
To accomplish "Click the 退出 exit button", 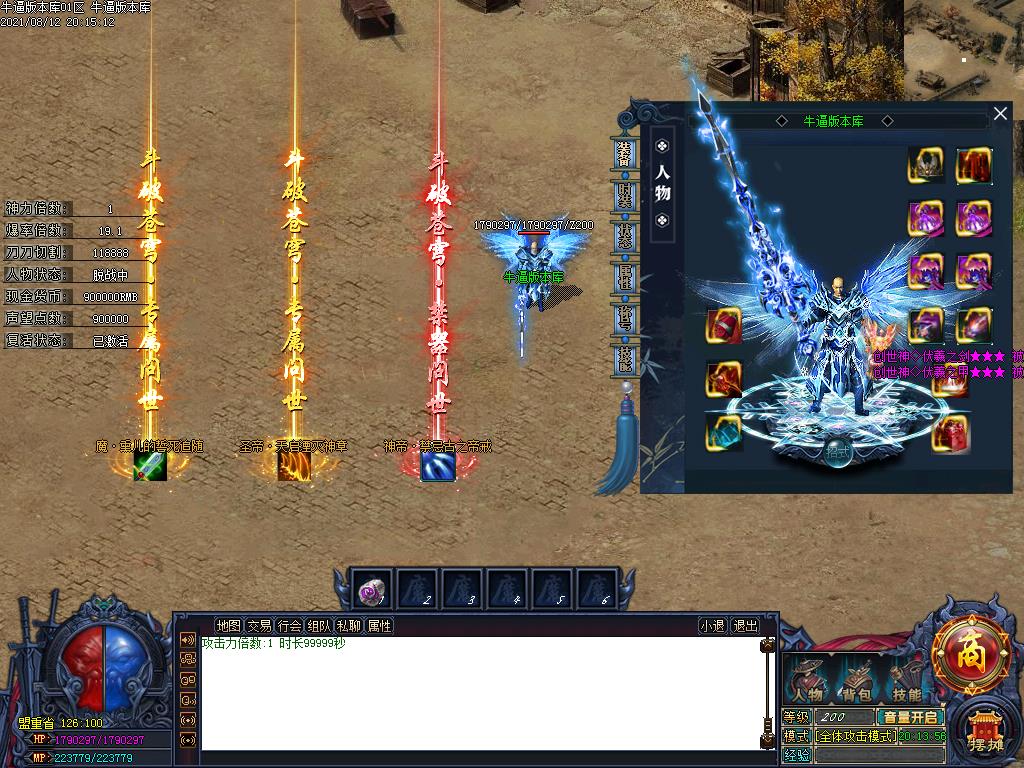I will coord(745,626).
